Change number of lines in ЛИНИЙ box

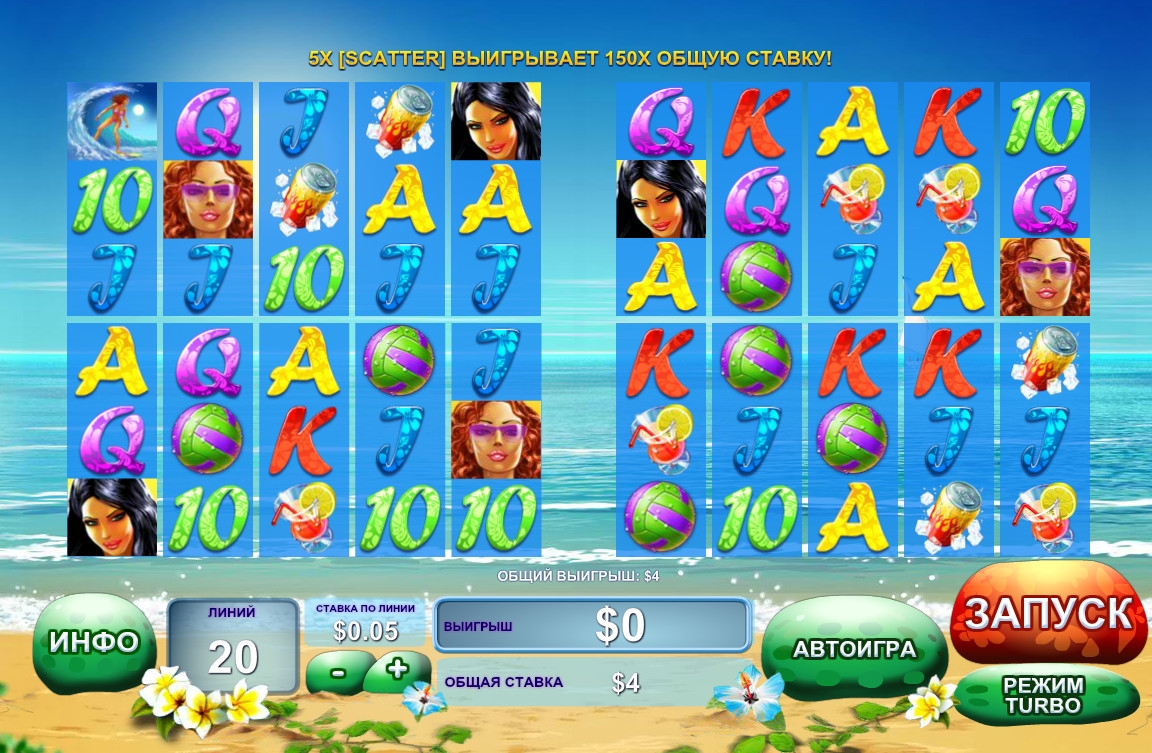click(233, 645)
